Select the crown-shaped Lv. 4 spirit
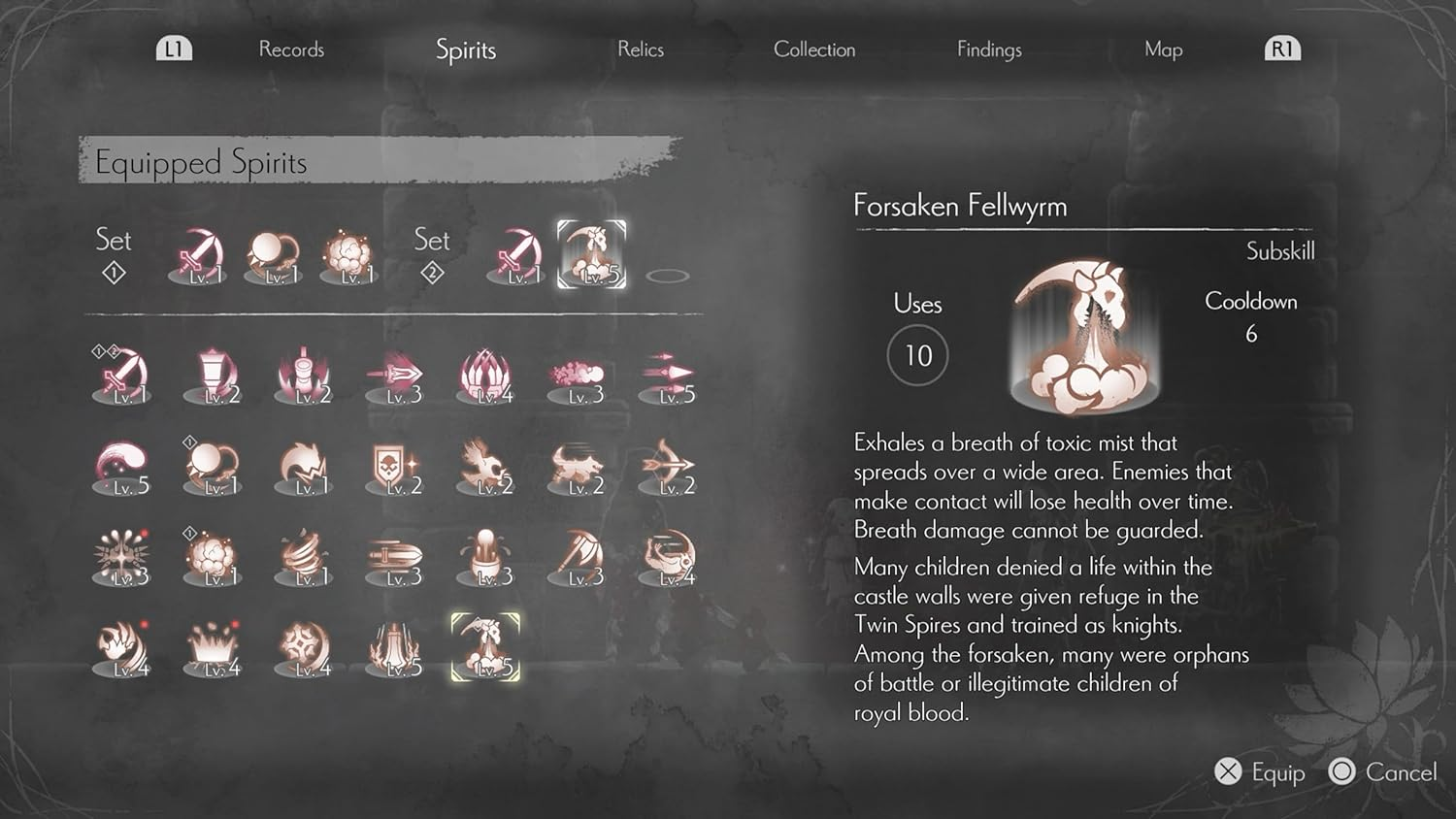 click(215, 648)
